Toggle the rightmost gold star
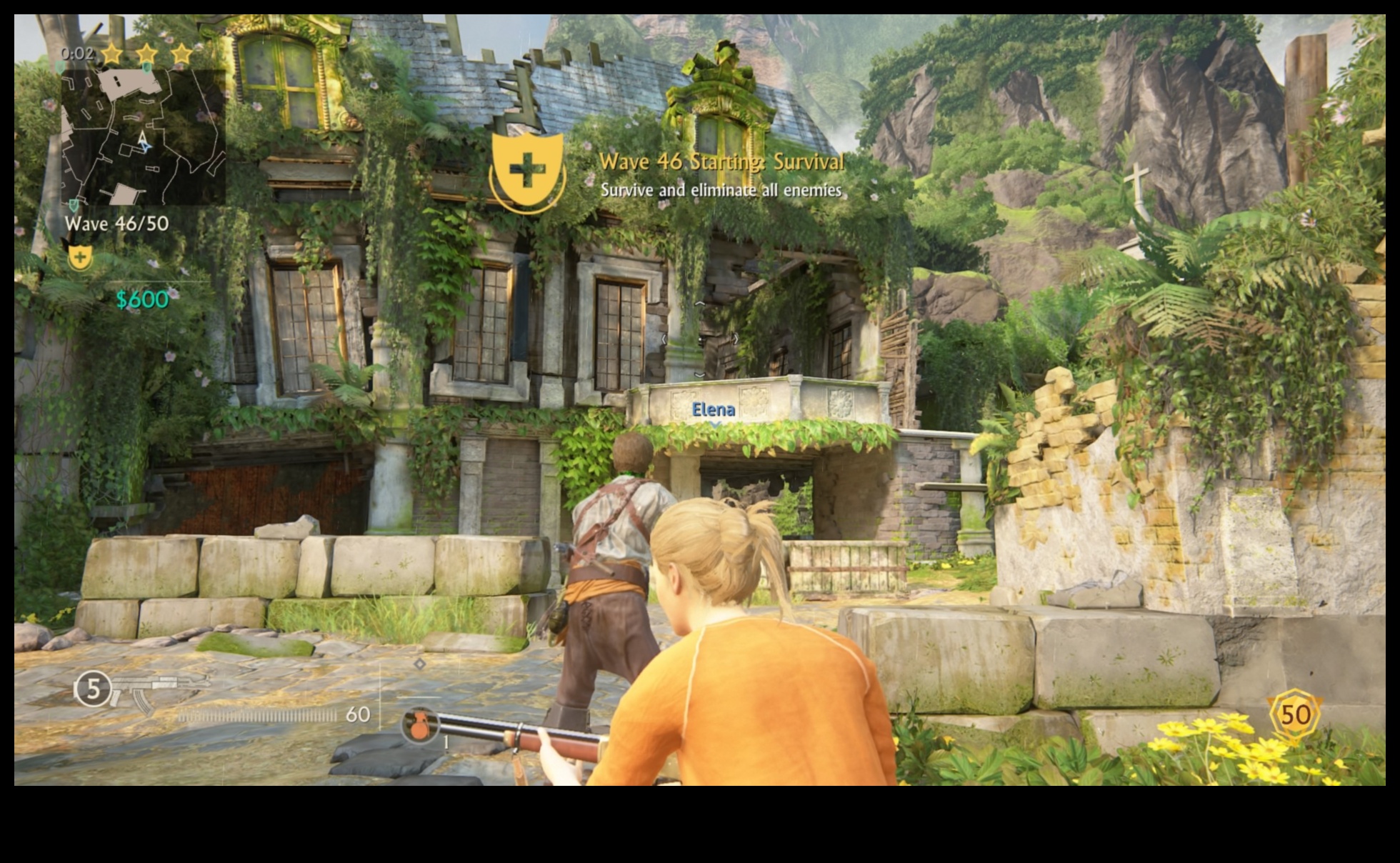Screen dimensions: 1400x863 point(181,52)
